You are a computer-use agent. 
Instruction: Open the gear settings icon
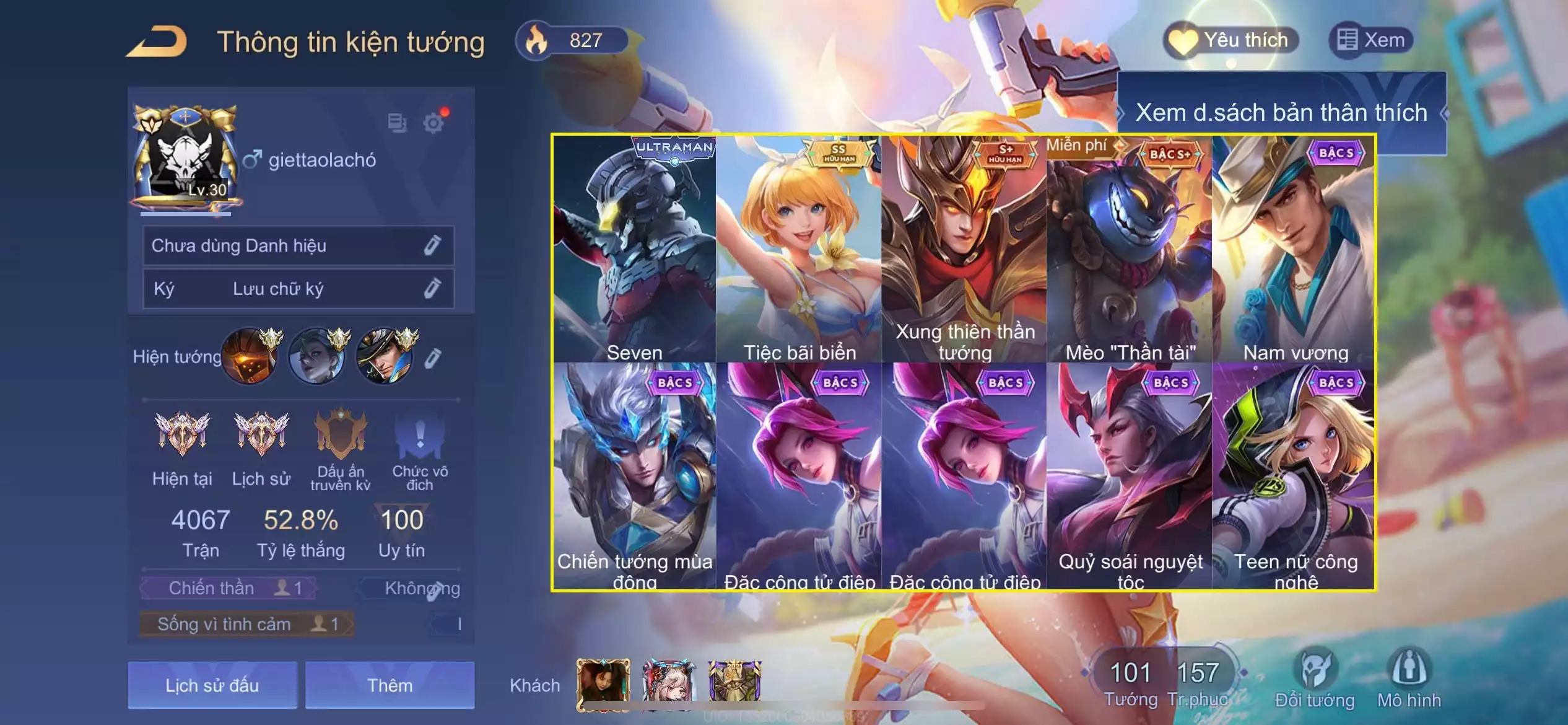(x=433, y=123)
